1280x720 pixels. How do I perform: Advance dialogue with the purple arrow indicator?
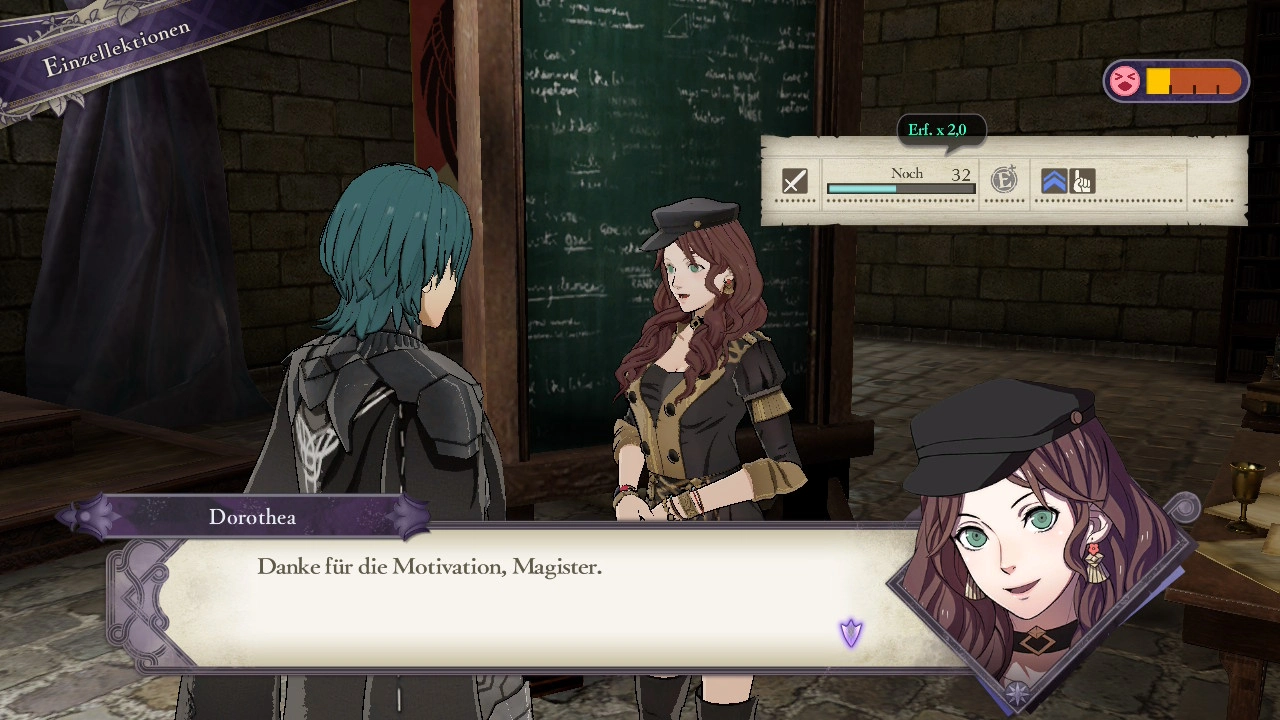851,632
